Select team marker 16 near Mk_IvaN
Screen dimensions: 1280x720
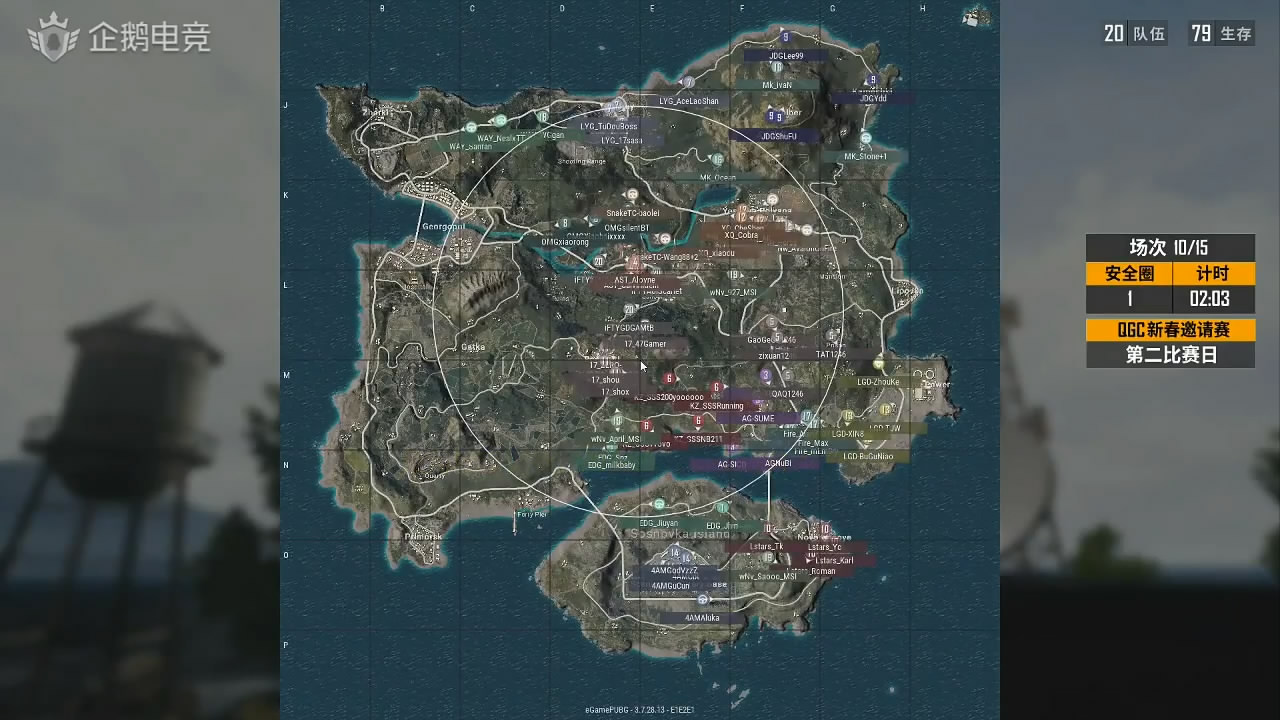point(778,67)
